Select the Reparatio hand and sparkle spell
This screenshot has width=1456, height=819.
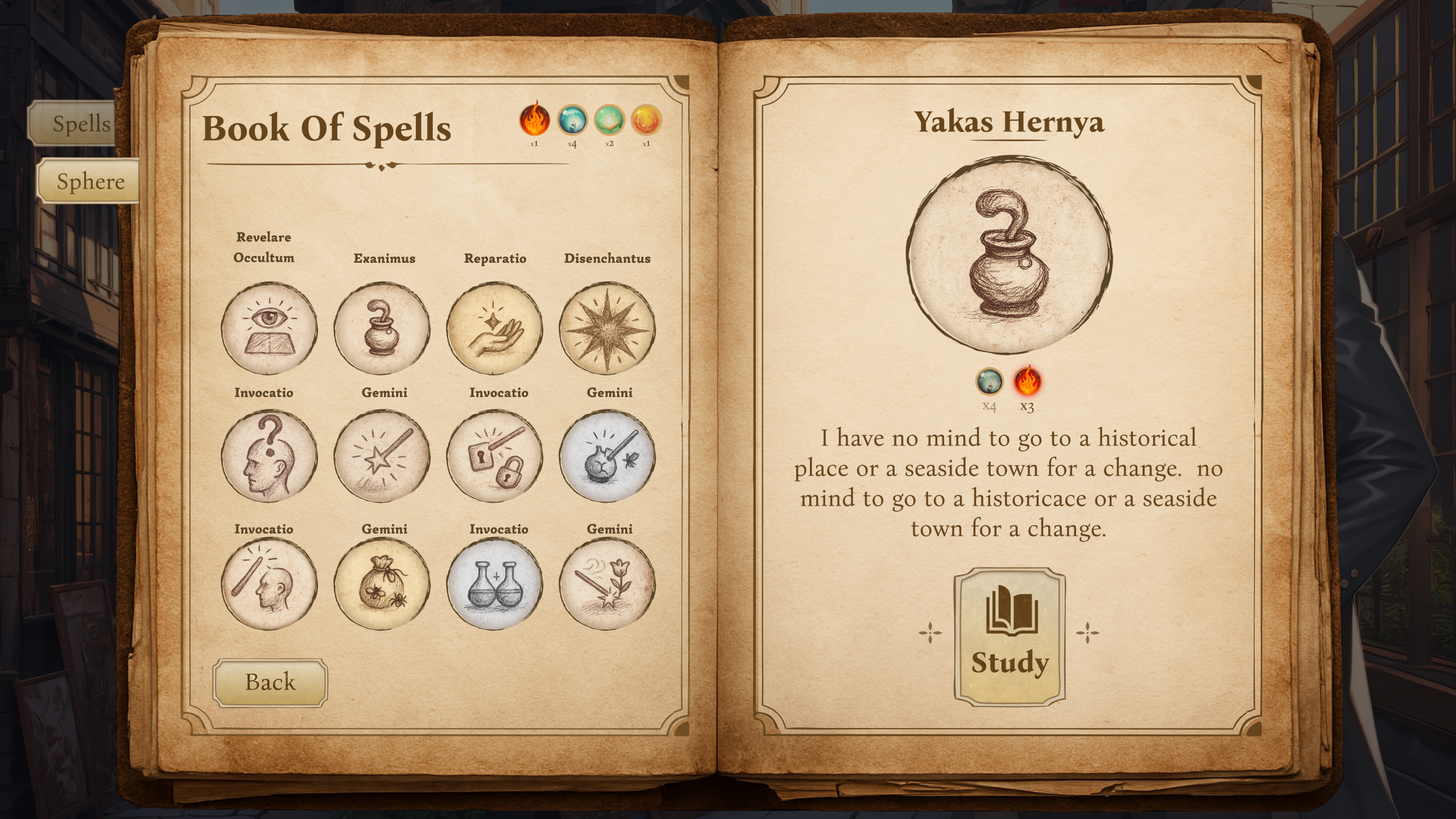[494, 328]
